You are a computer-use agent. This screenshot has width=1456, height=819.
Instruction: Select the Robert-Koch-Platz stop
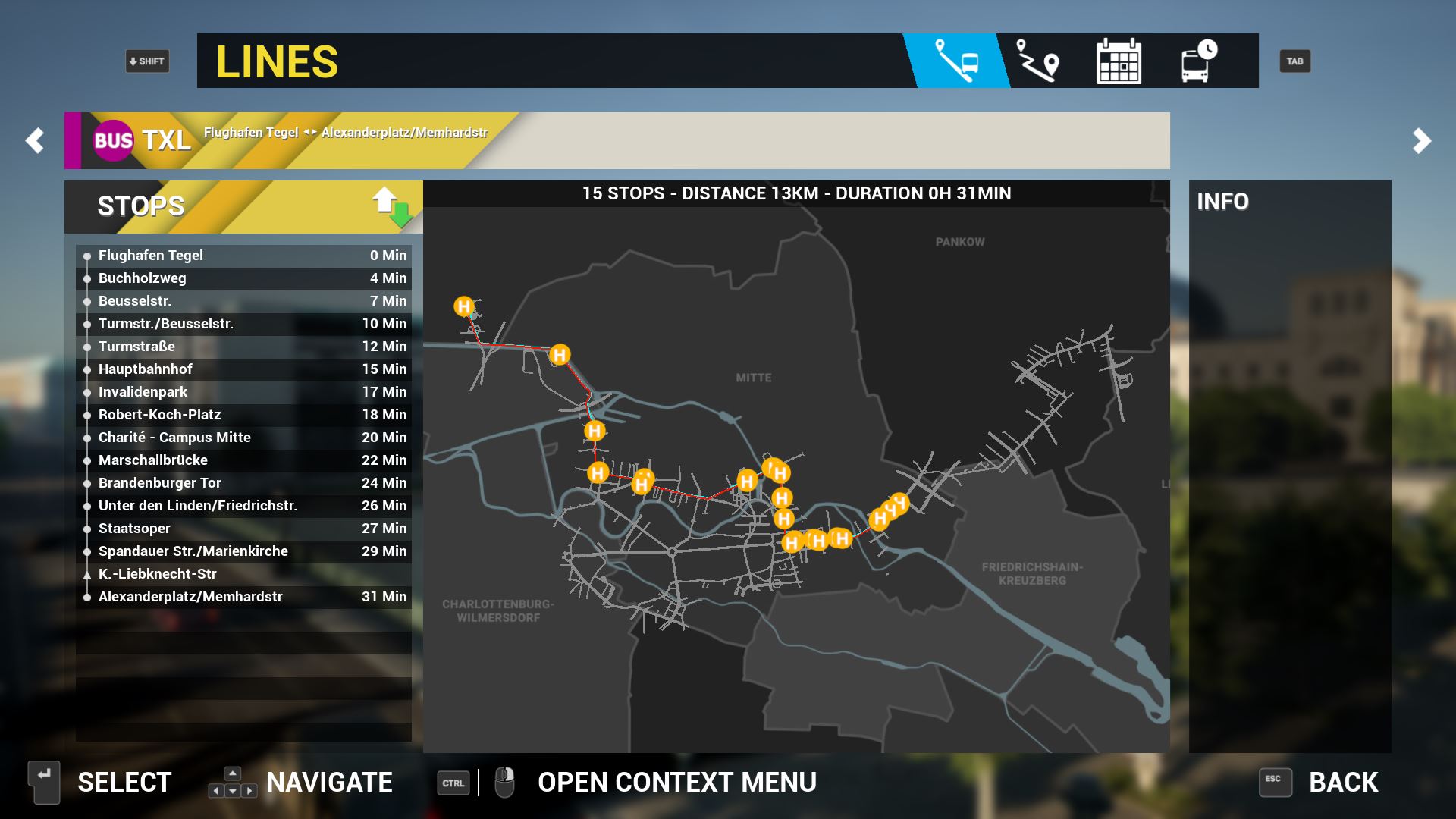pyautogui.click(x=243, y=415)
